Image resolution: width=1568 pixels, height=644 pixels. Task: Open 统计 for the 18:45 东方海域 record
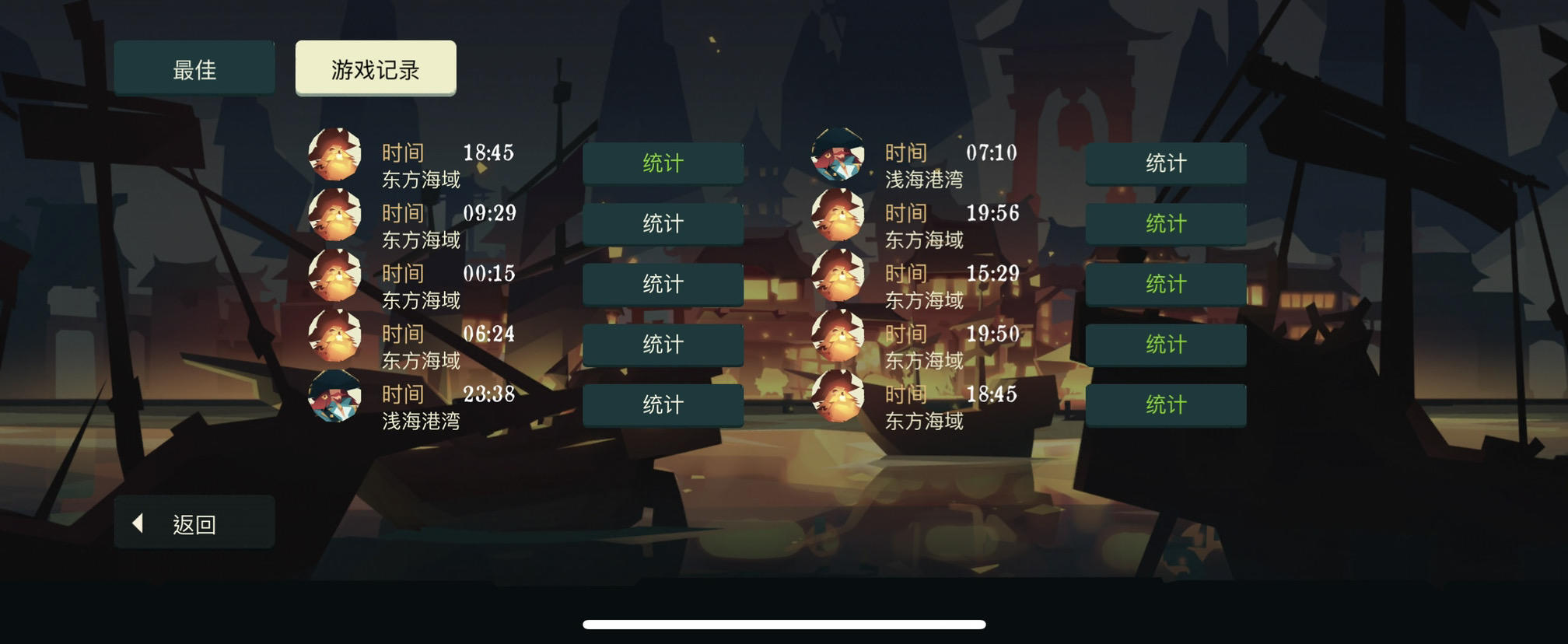pos(663,163)
